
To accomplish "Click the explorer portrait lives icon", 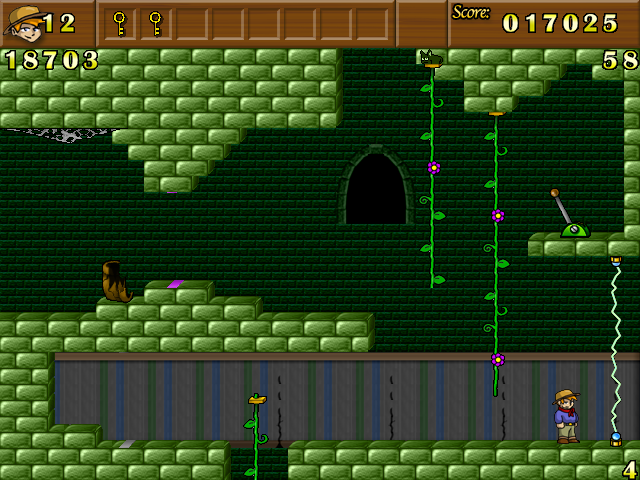I will [23, 23].
